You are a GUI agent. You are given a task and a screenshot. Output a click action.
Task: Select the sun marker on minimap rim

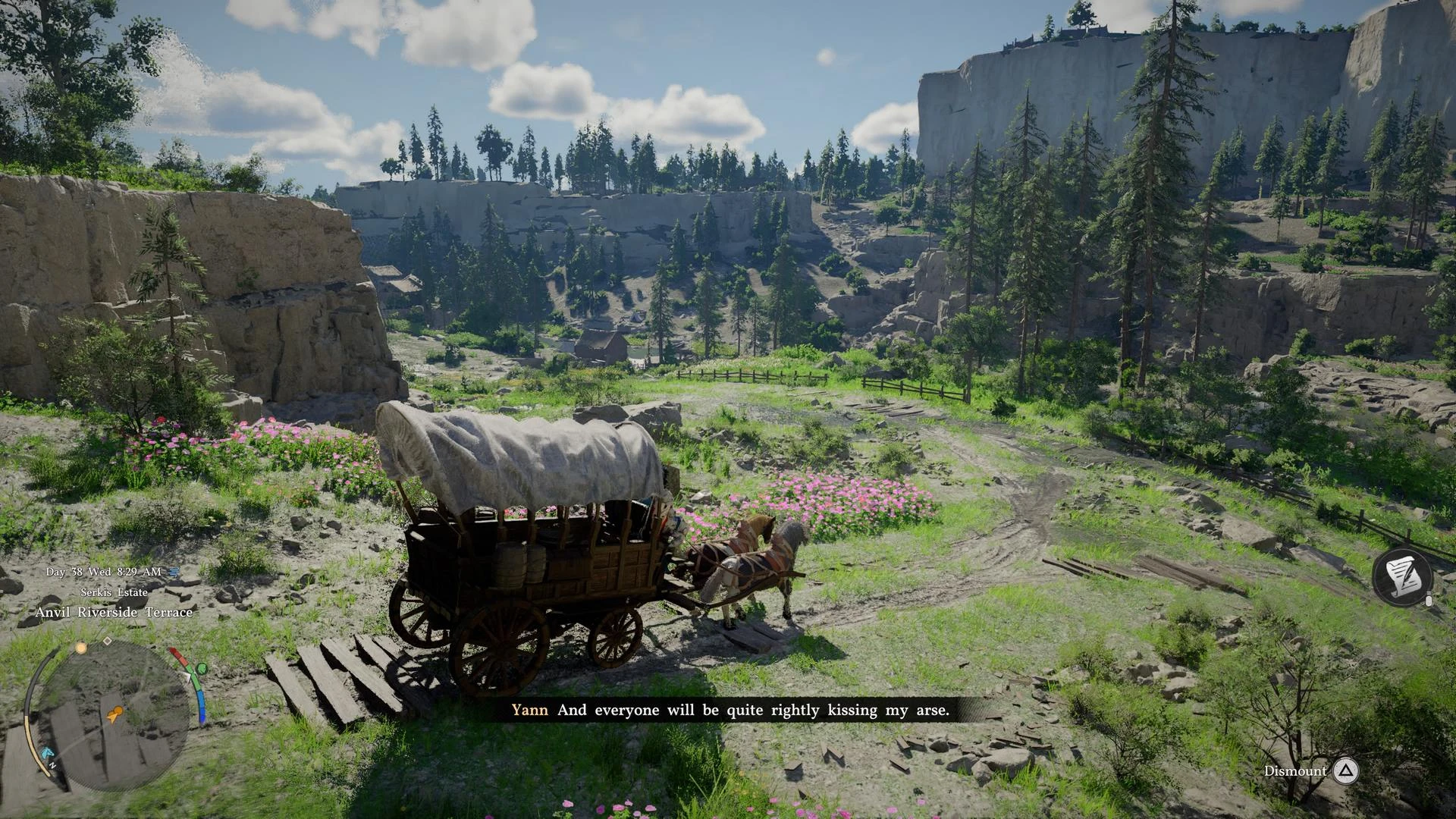pos(81,648)
